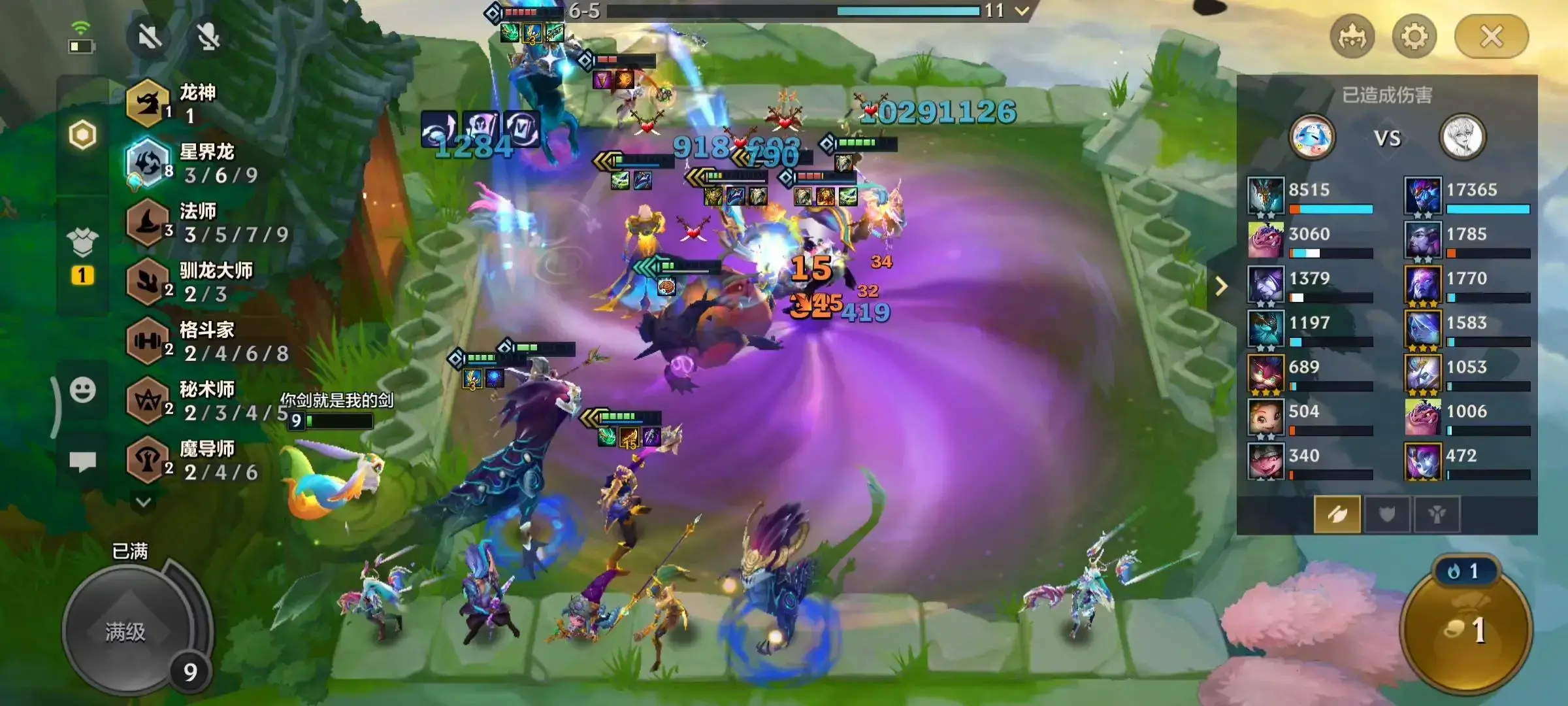Open the emote smiley face menu
The image size is (1568, 706).
83,390
